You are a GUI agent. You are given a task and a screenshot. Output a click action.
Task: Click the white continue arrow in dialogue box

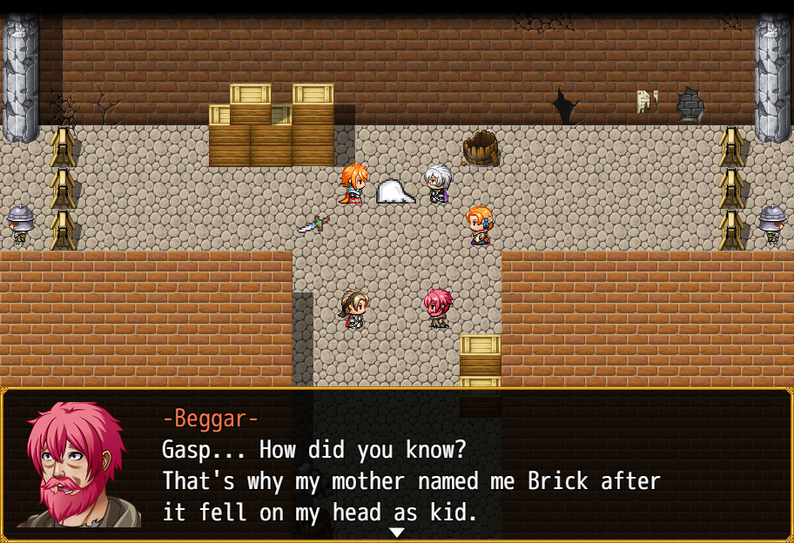point(397,532)
